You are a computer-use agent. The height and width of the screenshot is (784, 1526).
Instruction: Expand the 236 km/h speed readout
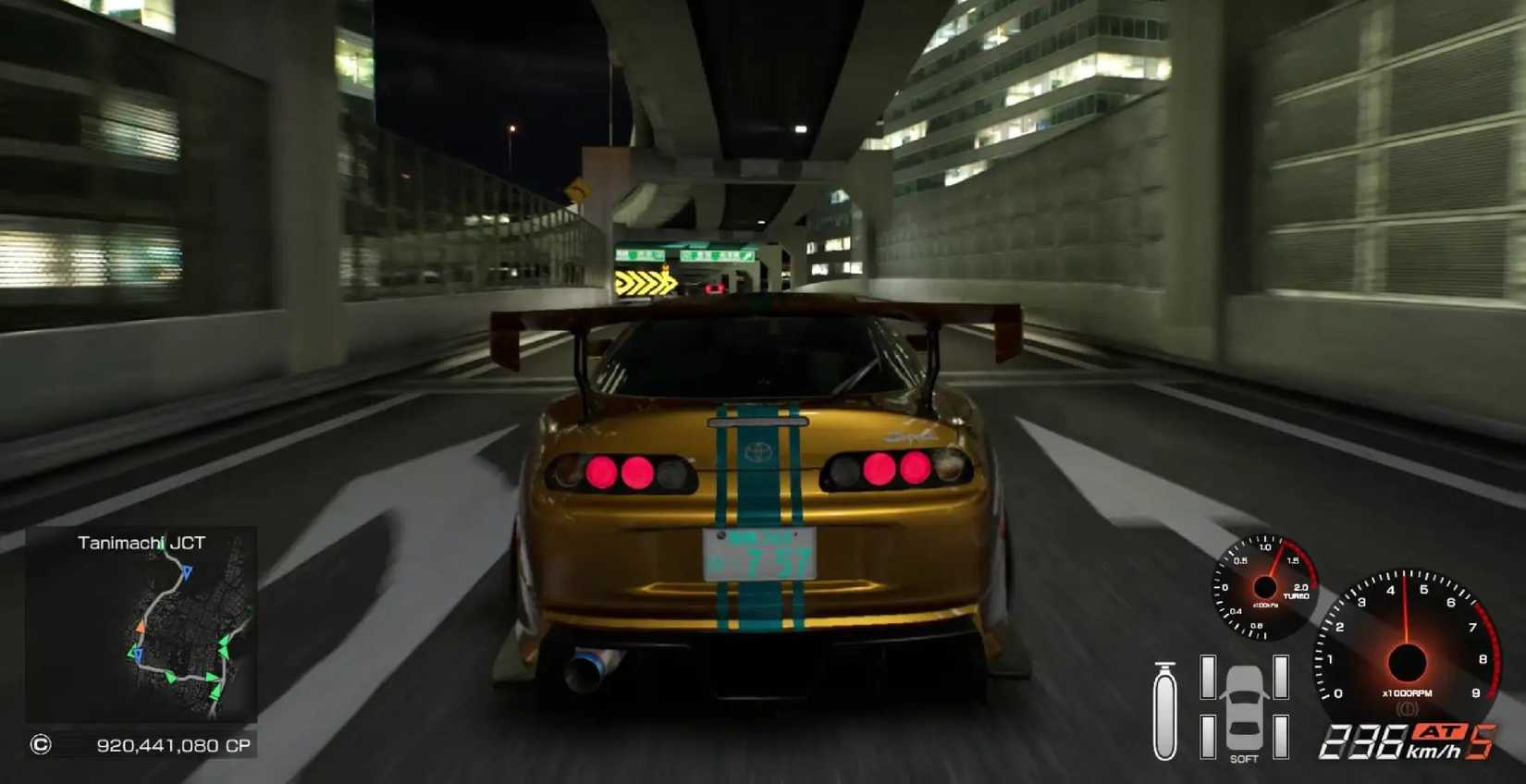tap(1363, 742)
